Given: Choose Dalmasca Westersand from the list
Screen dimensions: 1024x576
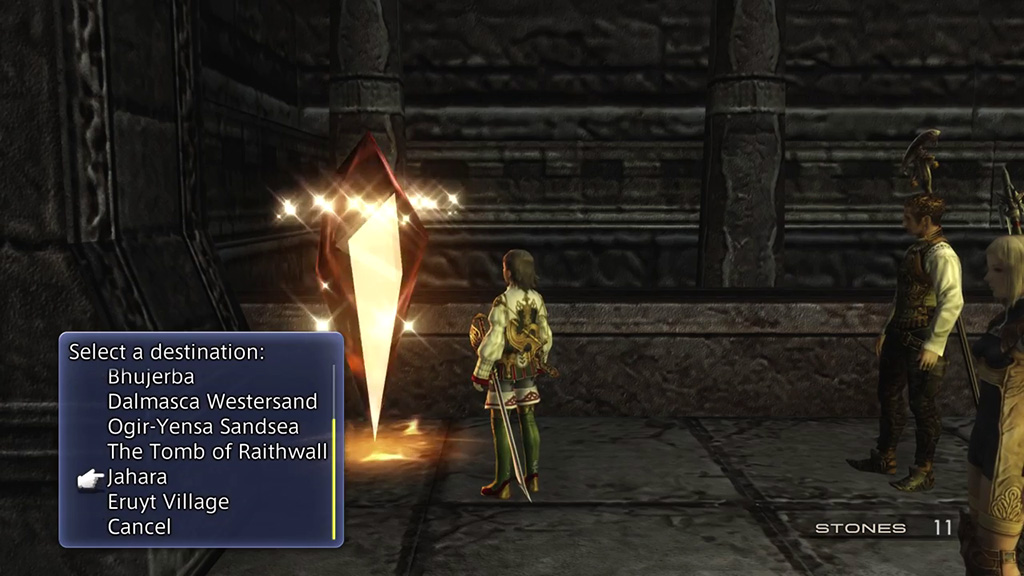Looking at the screenshot, I should [212, 402].
